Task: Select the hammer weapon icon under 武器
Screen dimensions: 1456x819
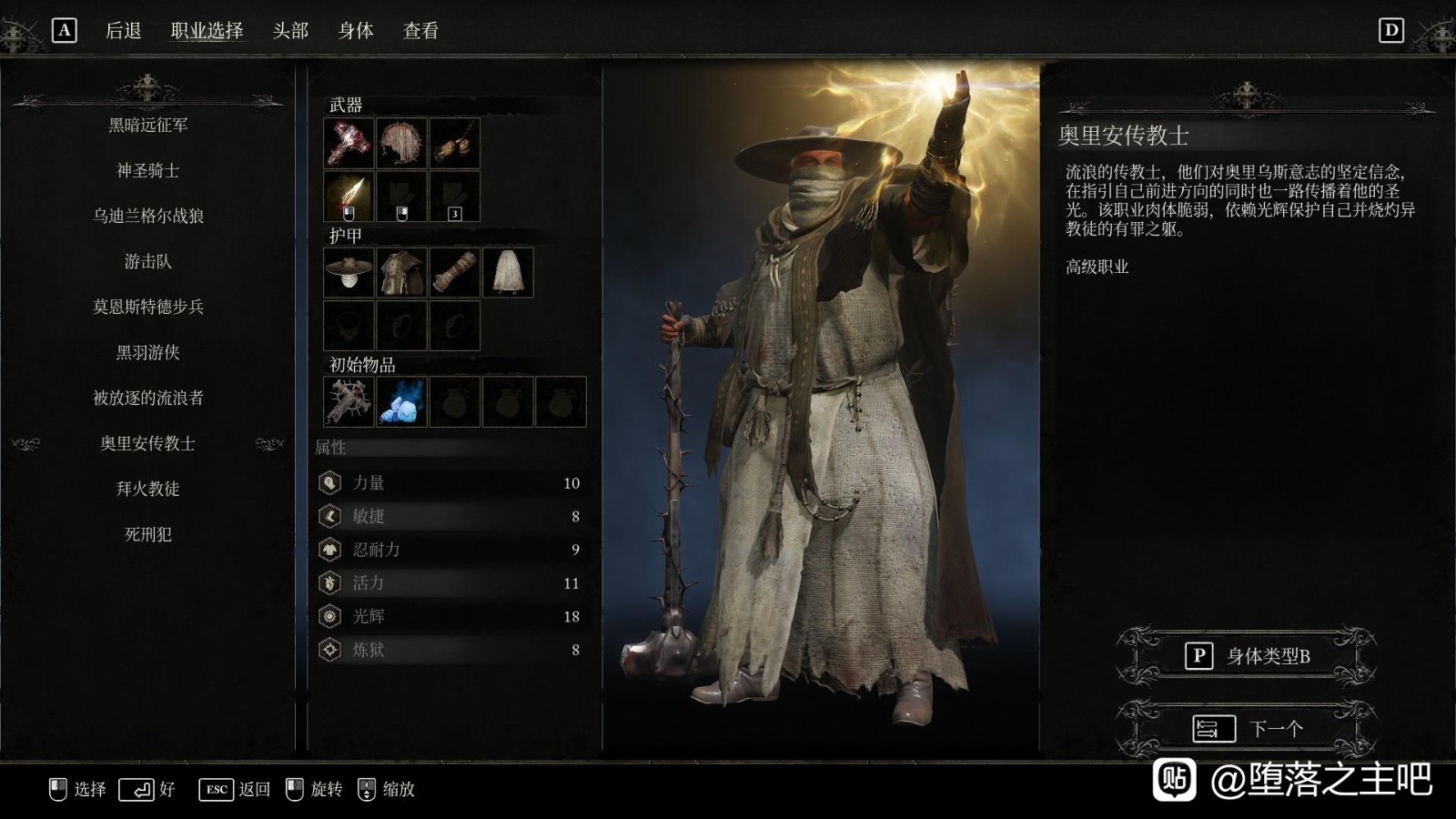Action: click(x=347, y=145)
